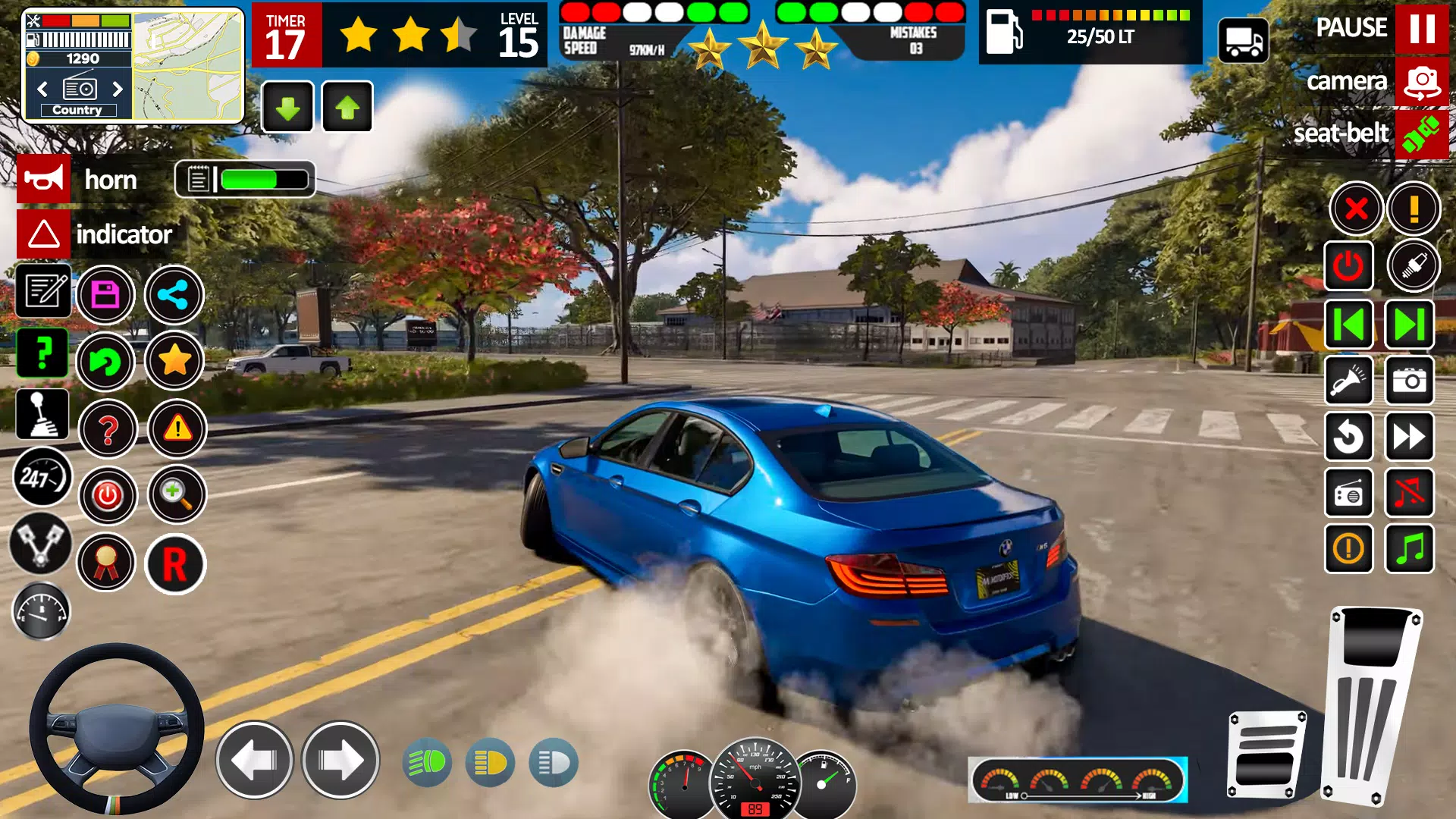
Task: Take a screenshot with camera icon
Action: (x=1409, y=380)
